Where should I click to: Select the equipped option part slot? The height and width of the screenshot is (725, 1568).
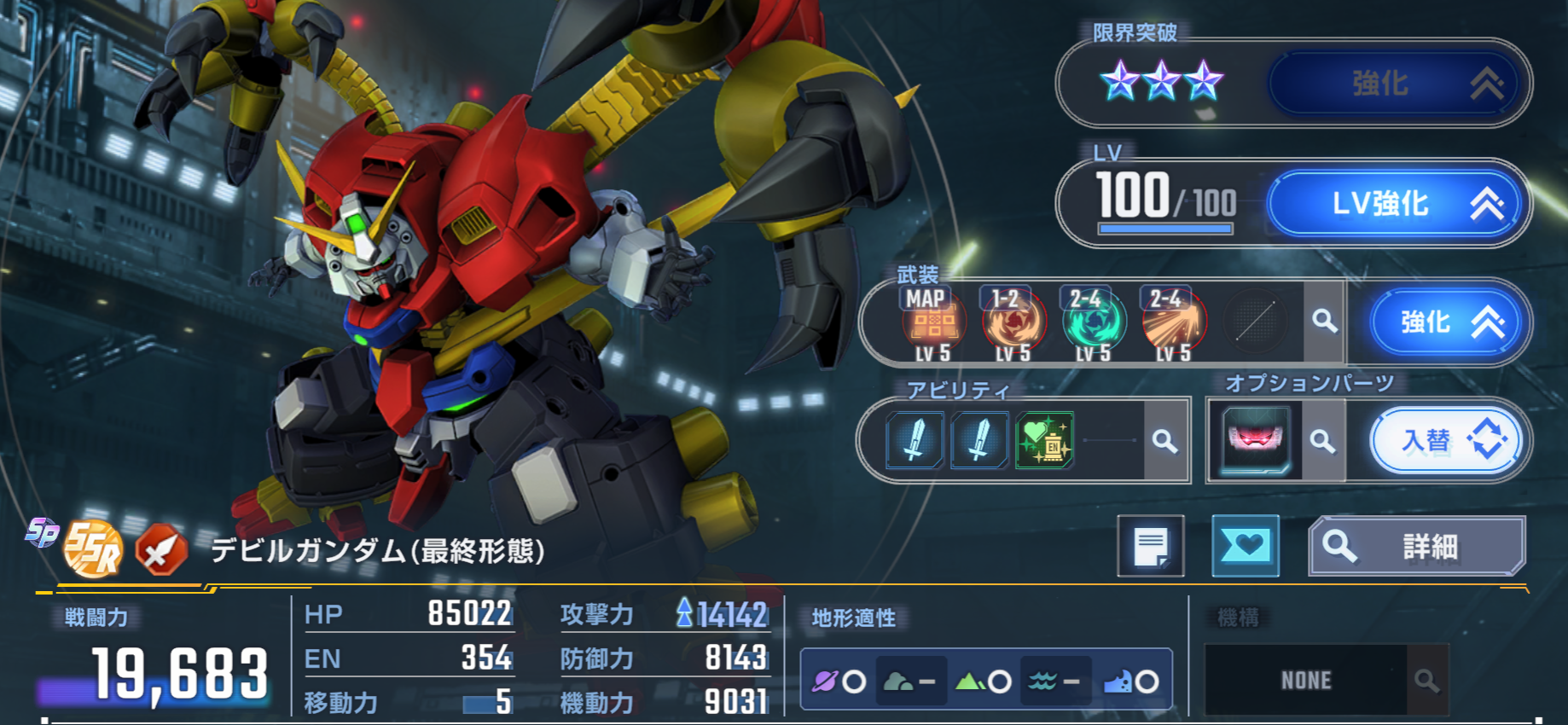pyautogui.click(x=1255, y=440)
